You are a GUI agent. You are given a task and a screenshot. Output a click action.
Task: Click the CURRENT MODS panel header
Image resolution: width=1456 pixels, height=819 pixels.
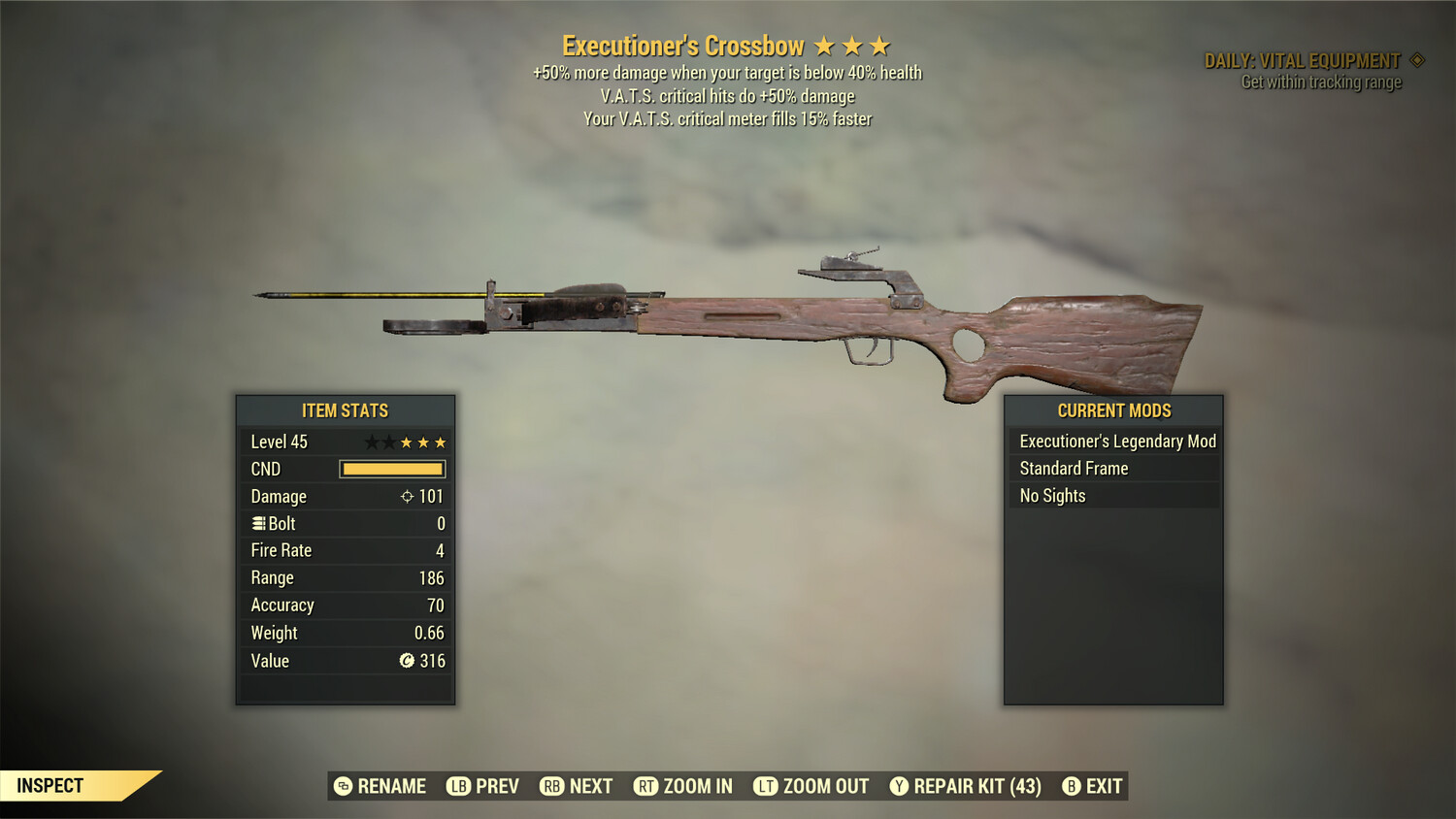(1112, 410)
